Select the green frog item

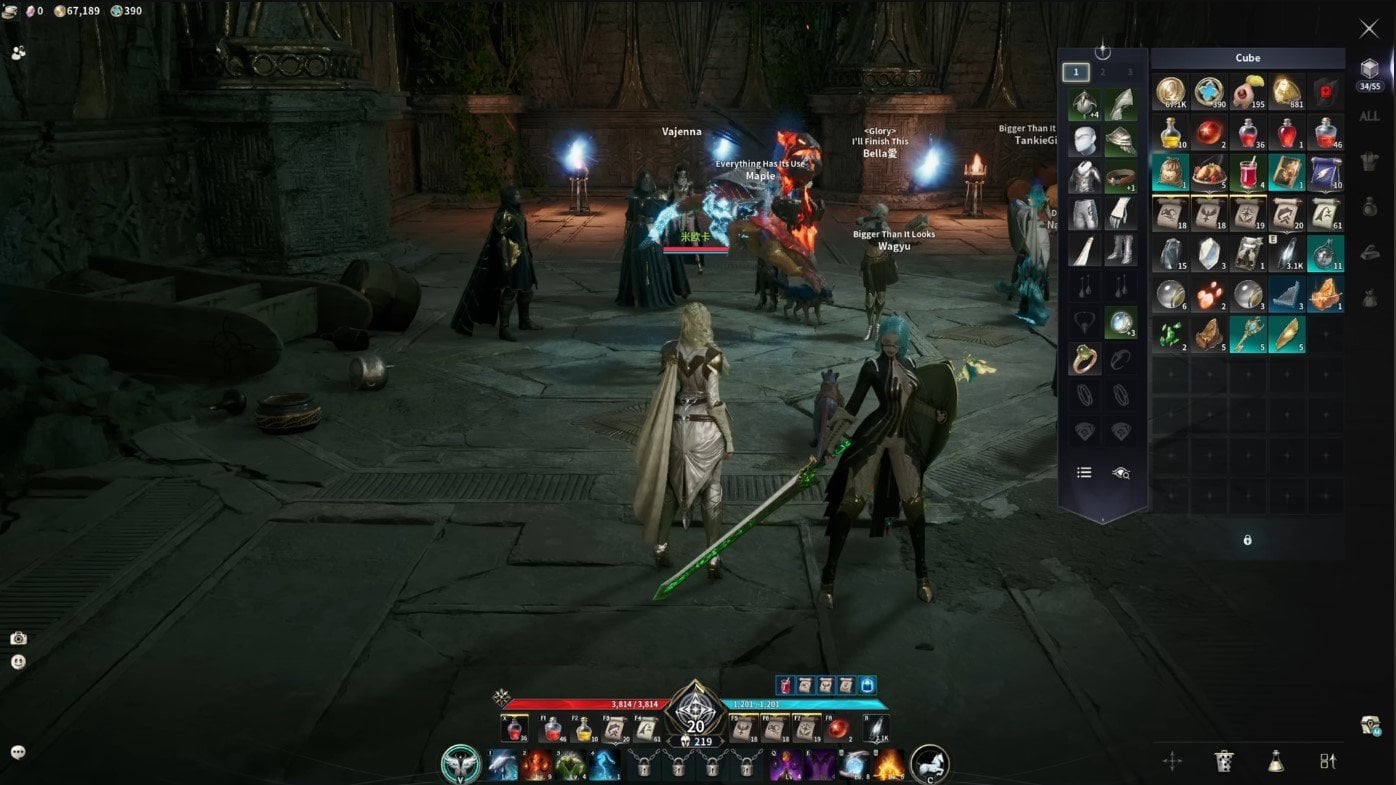point(1170,333)
